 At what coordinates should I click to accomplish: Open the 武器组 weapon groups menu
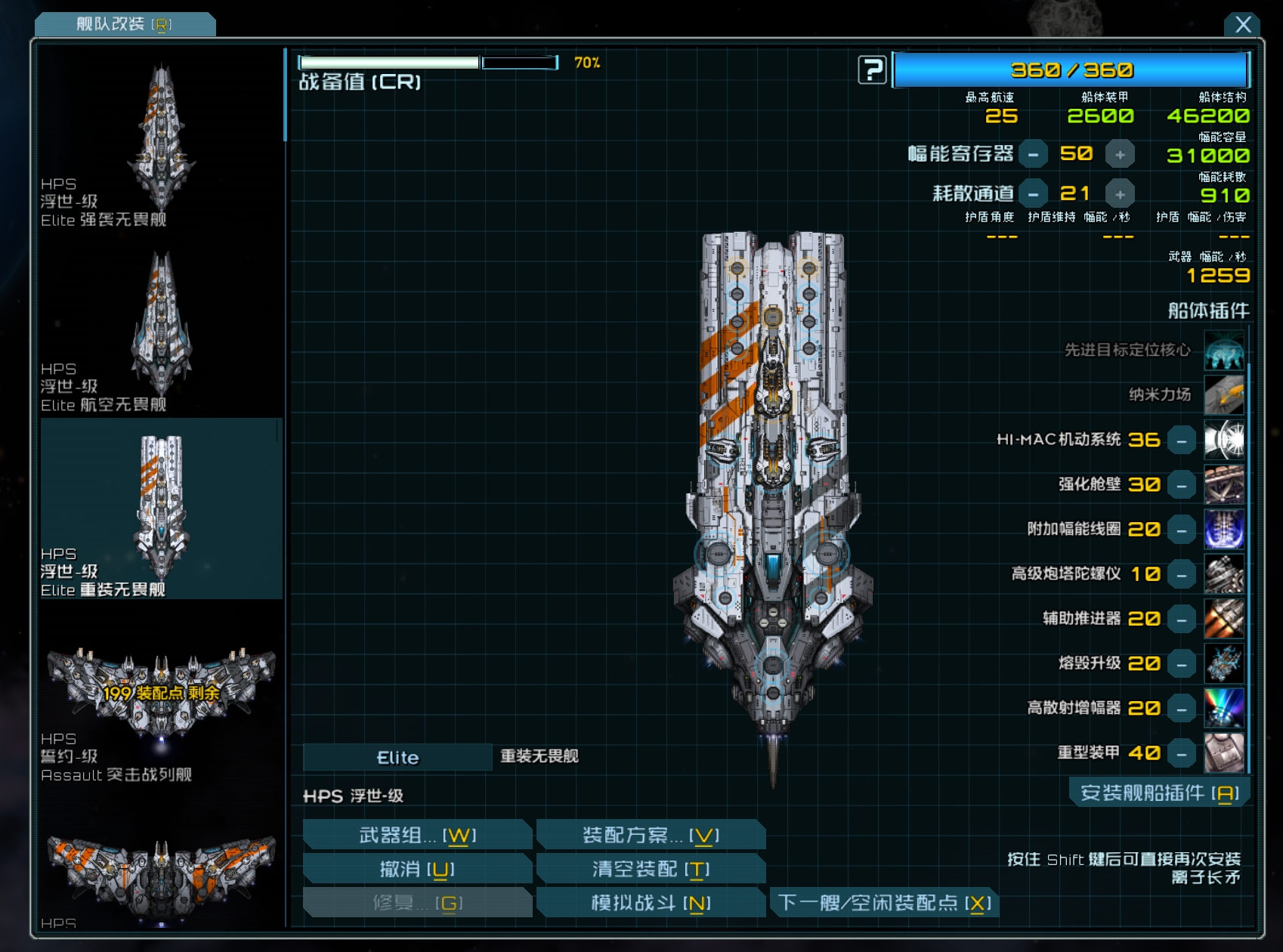(x=417, y=835)
